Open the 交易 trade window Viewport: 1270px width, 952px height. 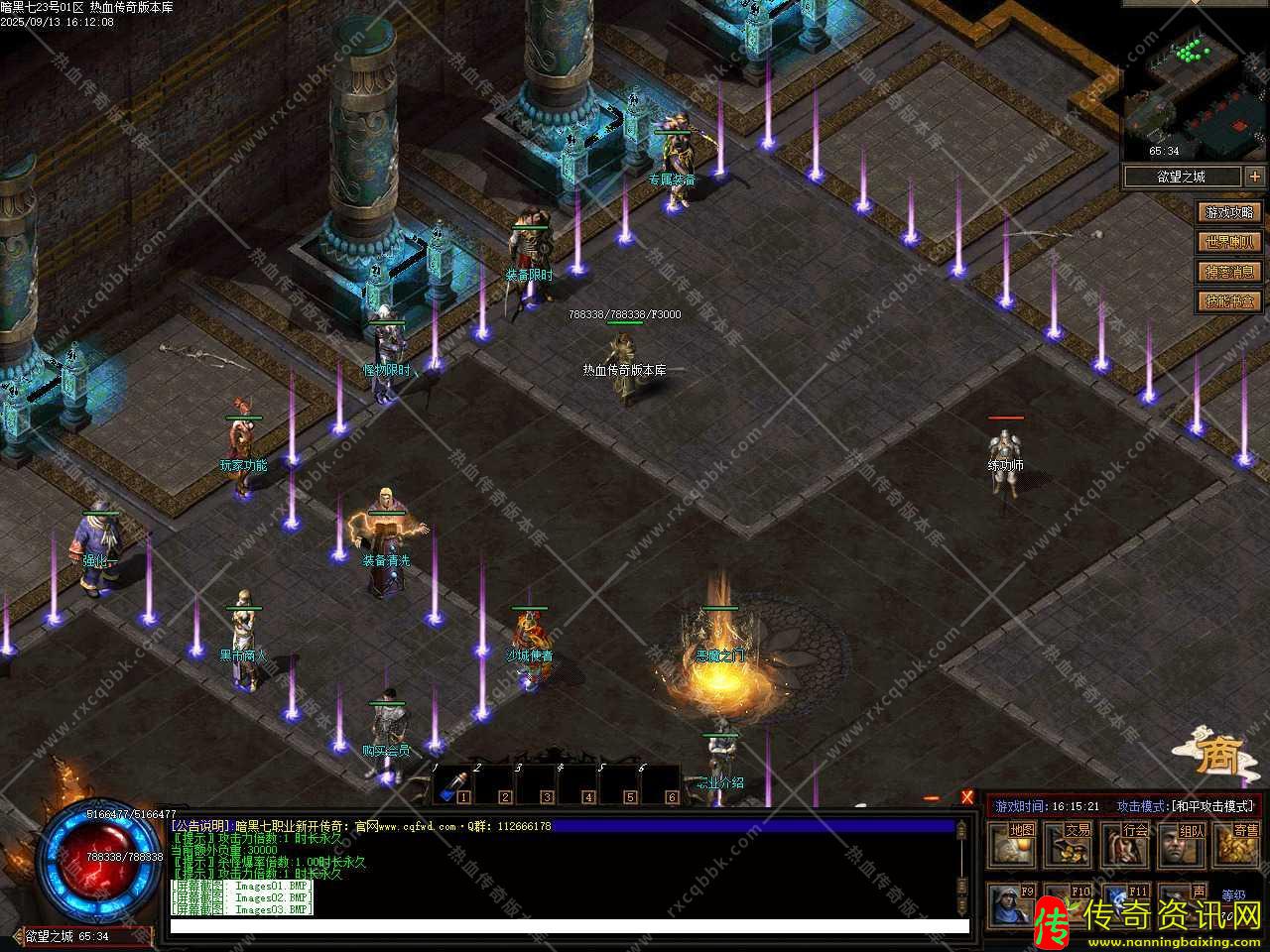pyautogui.click(x=1071, y=844)
